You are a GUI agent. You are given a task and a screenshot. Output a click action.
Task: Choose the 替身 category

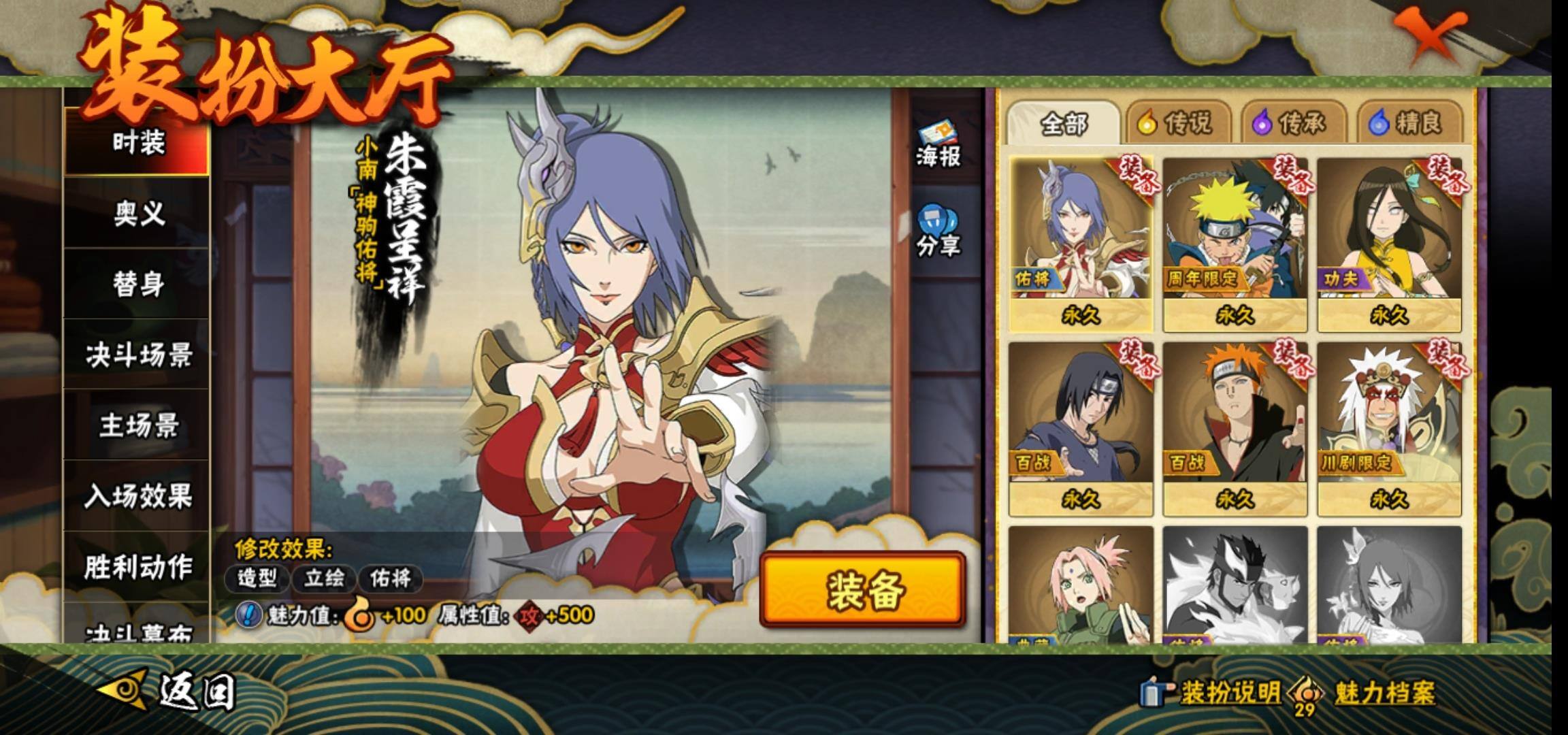coord(137,284)
